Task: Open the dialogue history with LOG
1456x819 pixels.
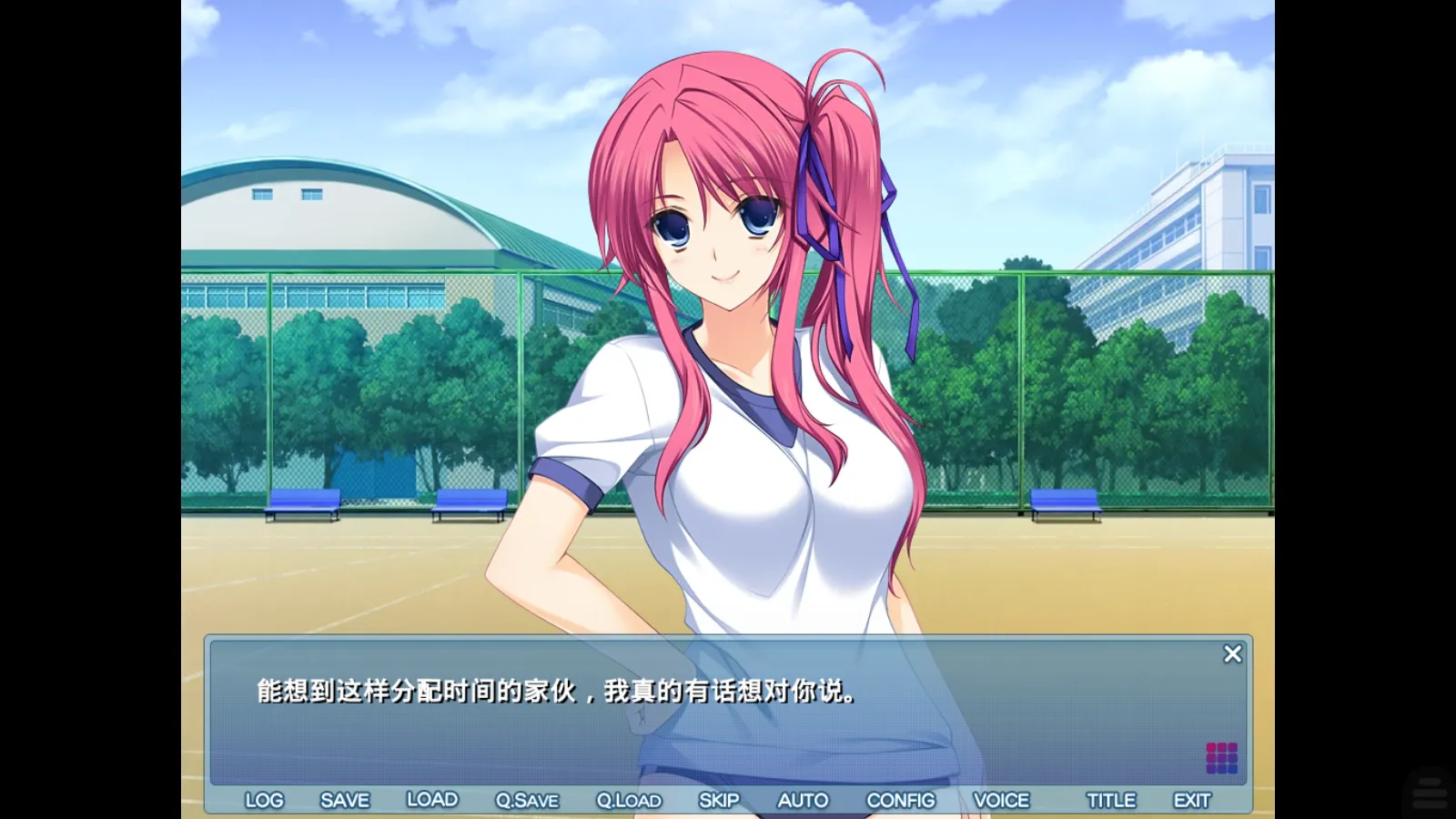Action: [x=264, y=800]
